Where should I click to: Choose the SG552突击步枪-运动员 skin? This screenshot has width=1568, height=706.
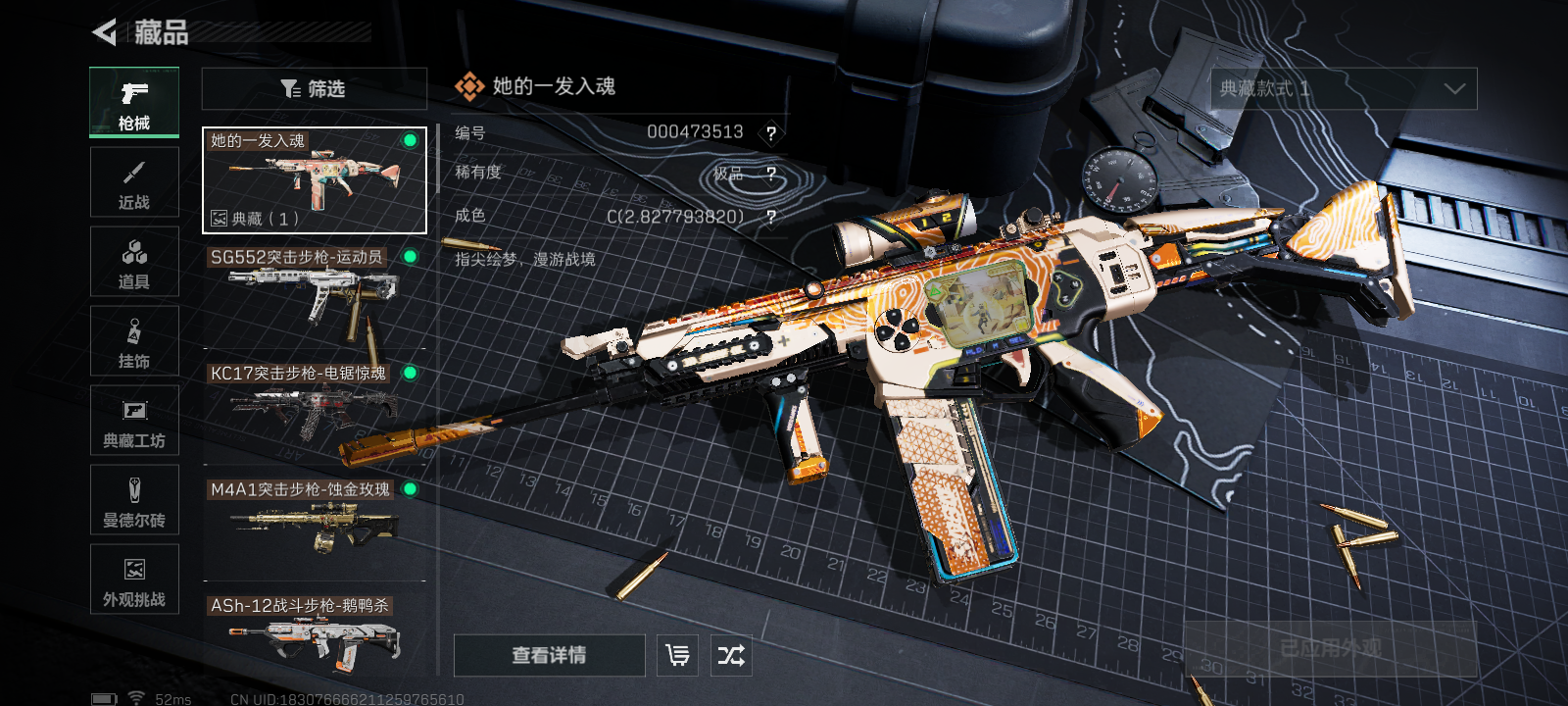[x=315, y=296]
